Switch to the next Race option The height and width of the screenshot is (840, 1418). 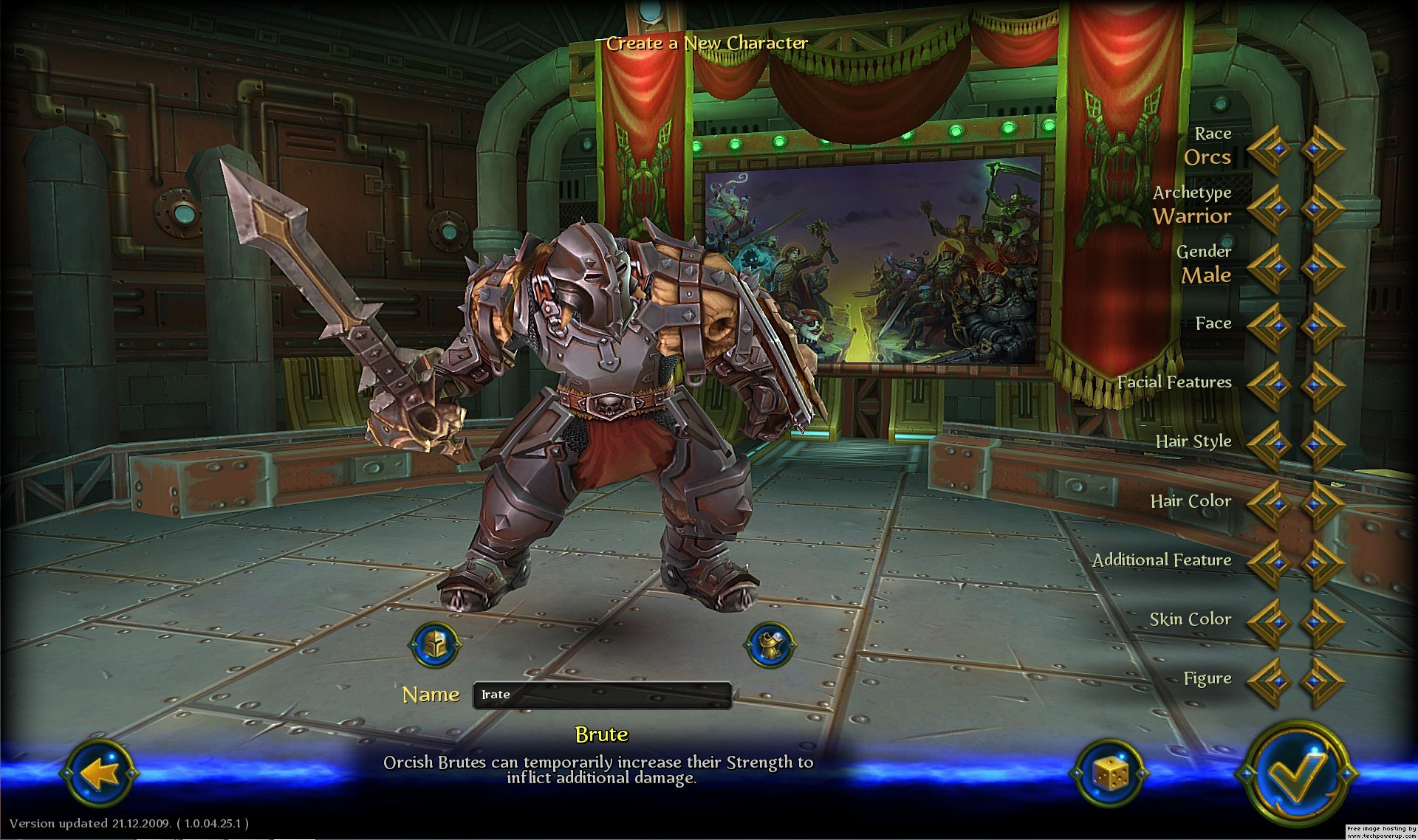pos(1322,150)
